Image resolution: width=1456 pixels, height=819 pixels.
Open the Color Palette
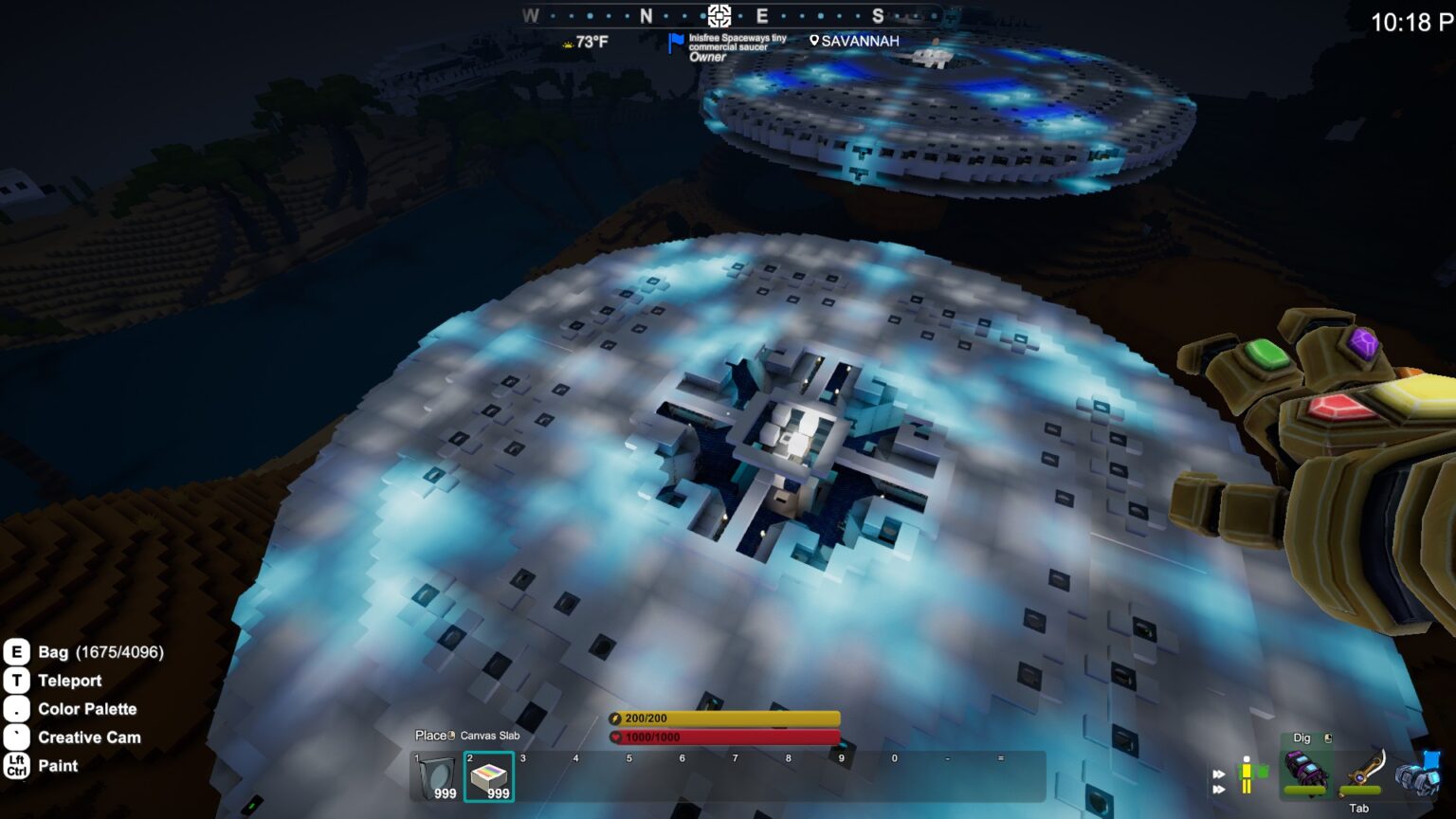point(86,709)
